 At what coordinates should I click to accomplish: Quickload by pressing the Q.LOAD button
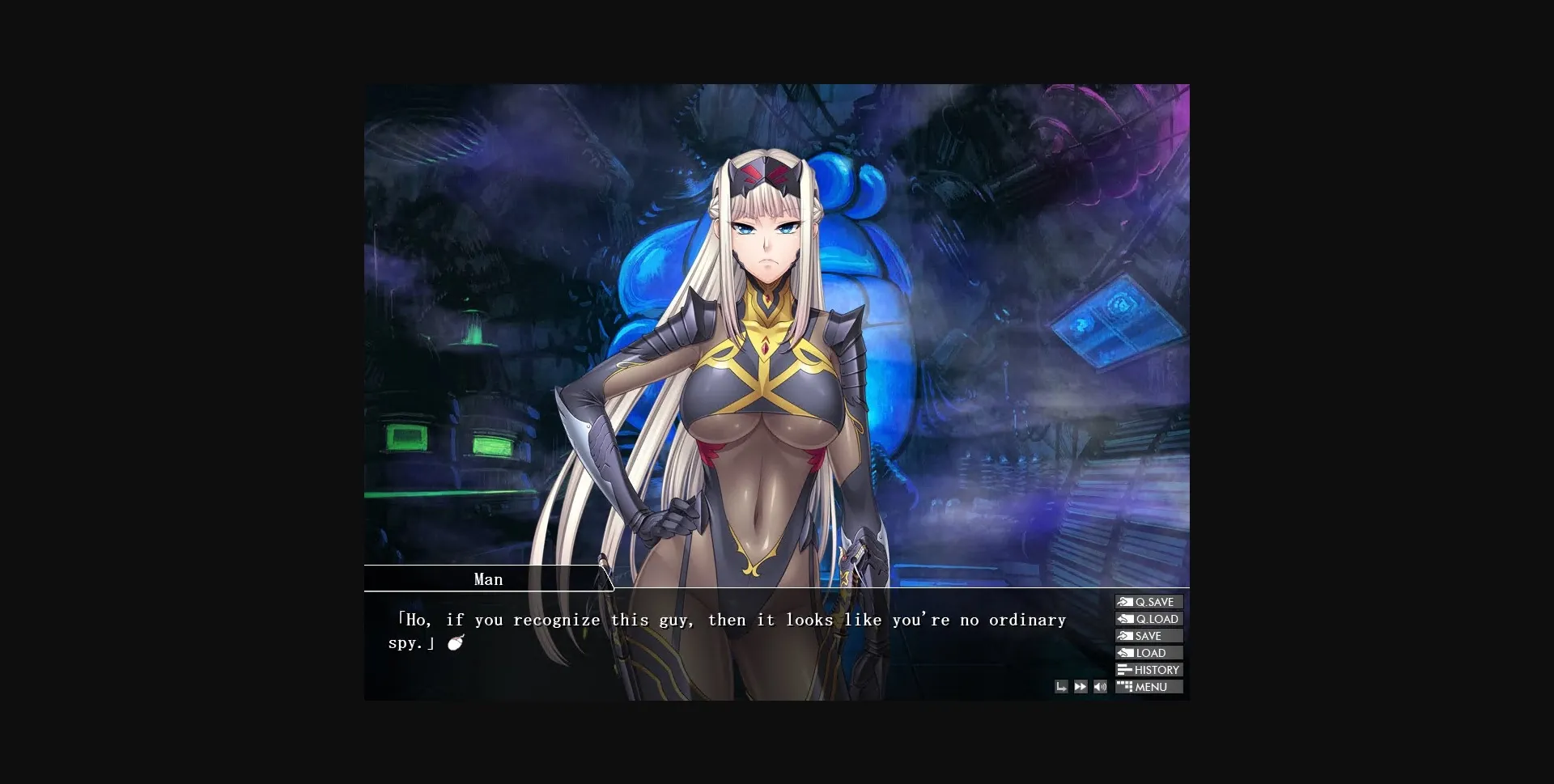tap(1149, 618)
